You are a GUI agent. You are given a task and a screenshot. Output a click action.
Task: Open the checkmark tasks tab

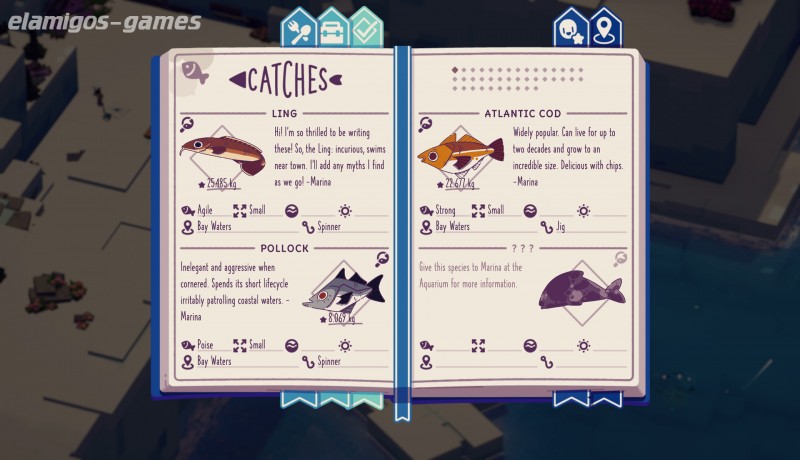tap(367, 29)
